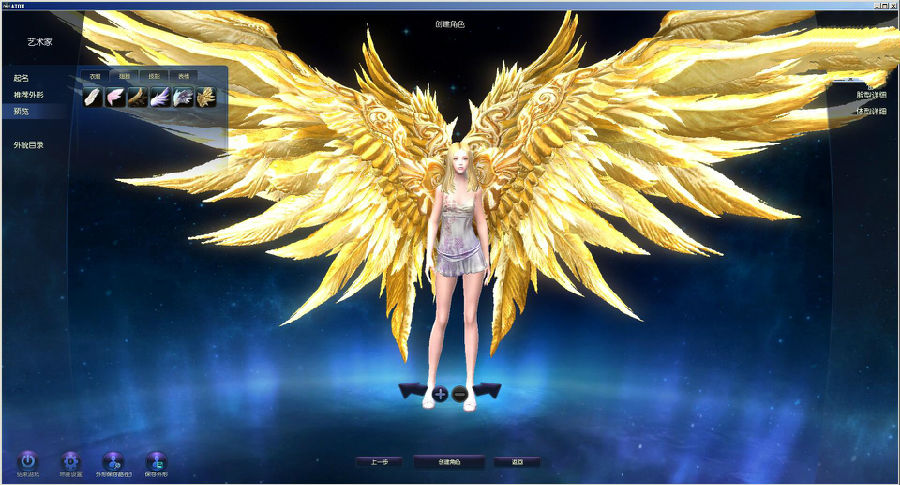Open settings via the gear icon
900x485 pixels.
point(70,461)
